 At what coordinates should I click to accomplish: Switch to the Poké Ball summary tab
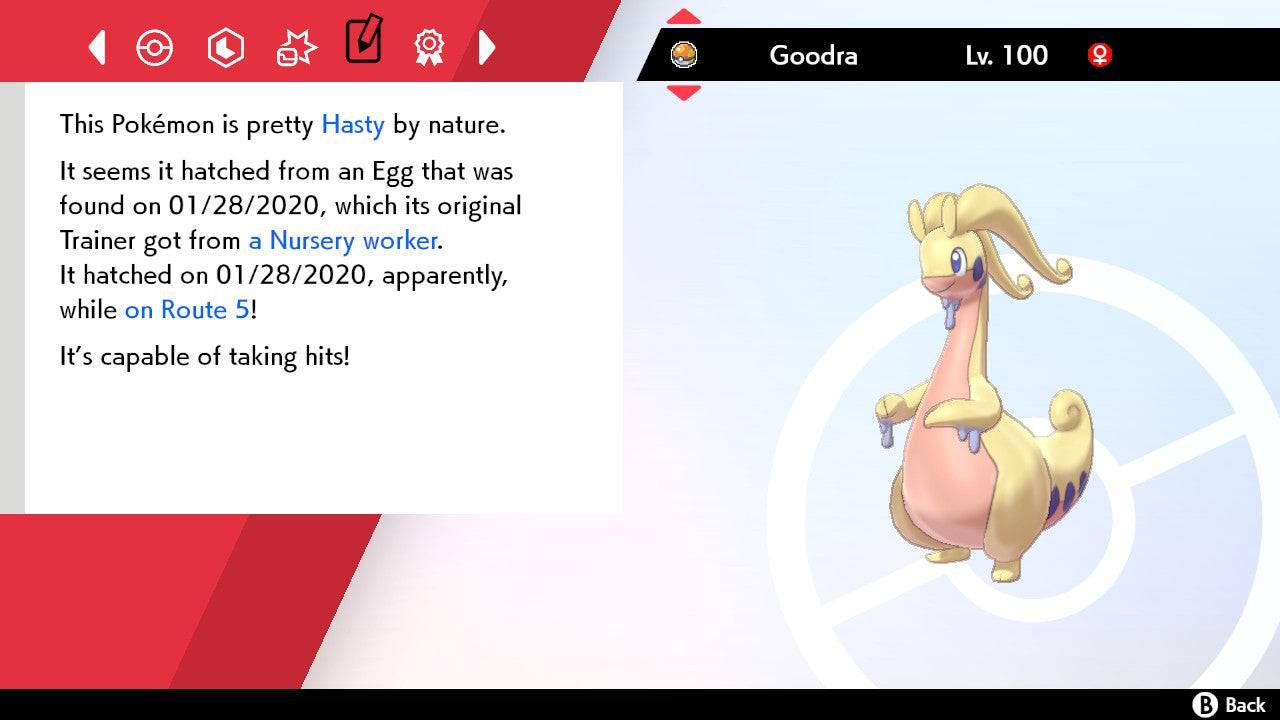coord(155,47)
